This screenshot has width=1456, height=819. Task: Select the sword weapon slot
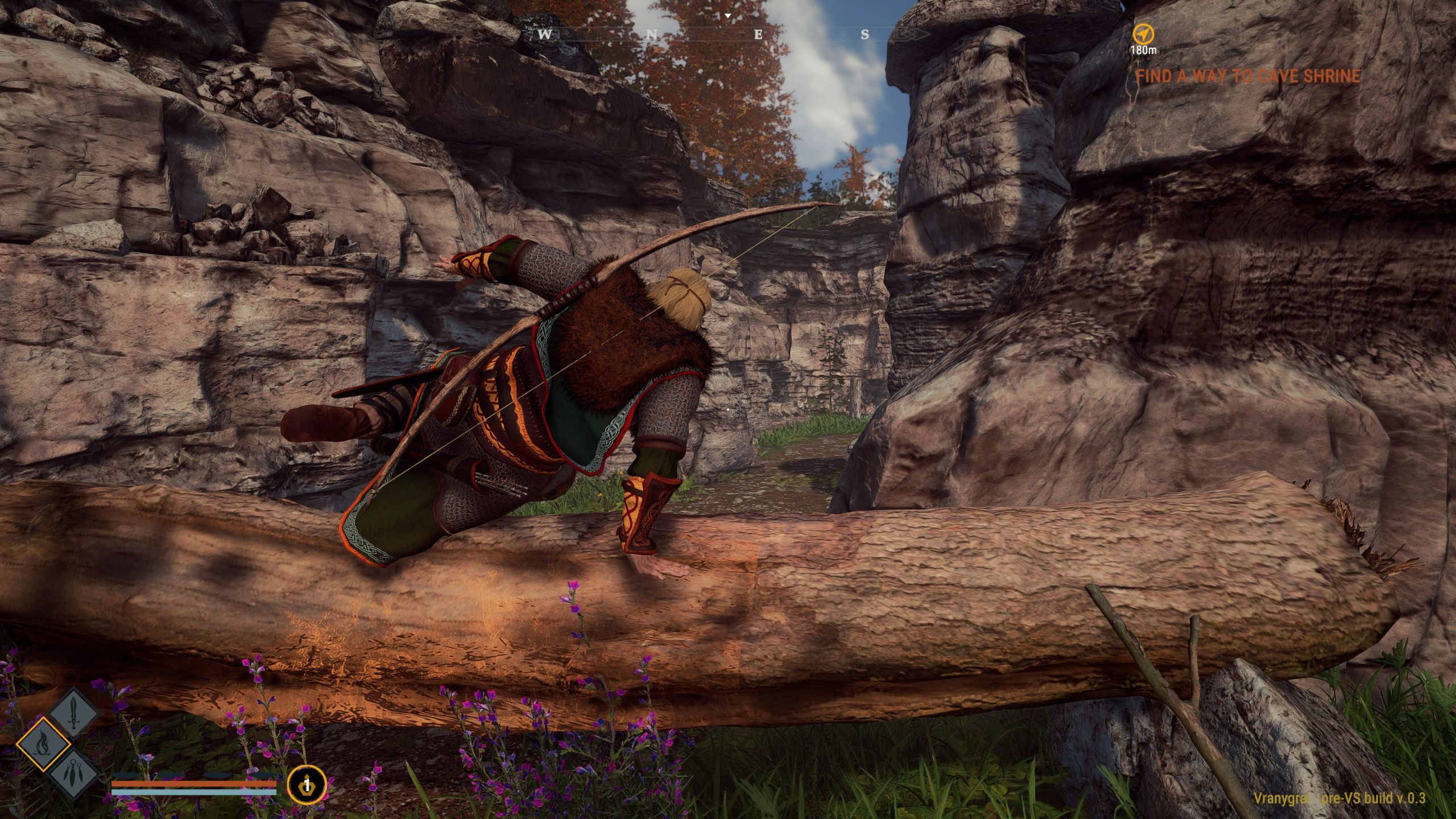(75, 713)
